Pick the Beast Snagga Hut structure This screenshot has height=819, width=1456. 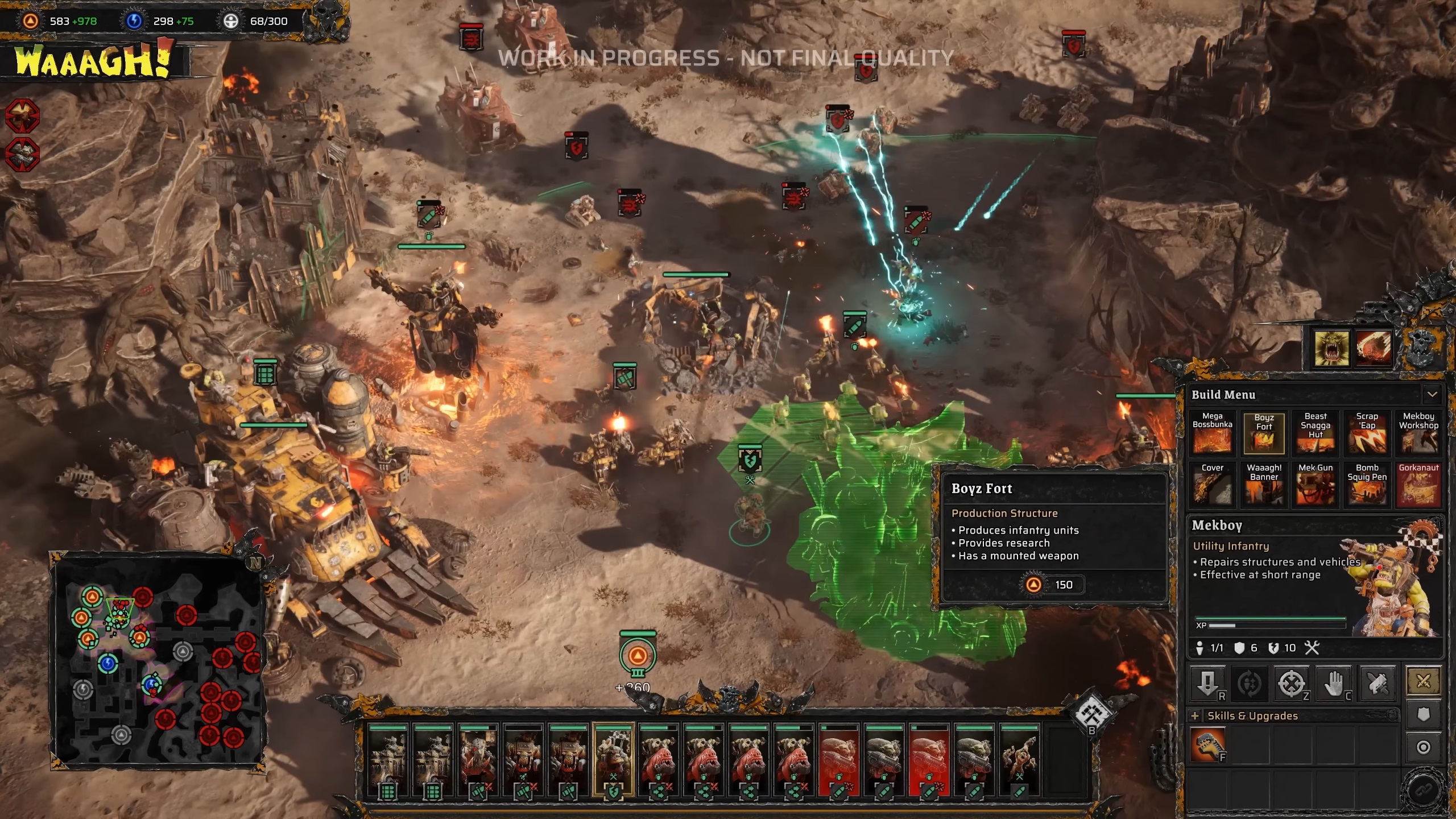click(1316, 433)
